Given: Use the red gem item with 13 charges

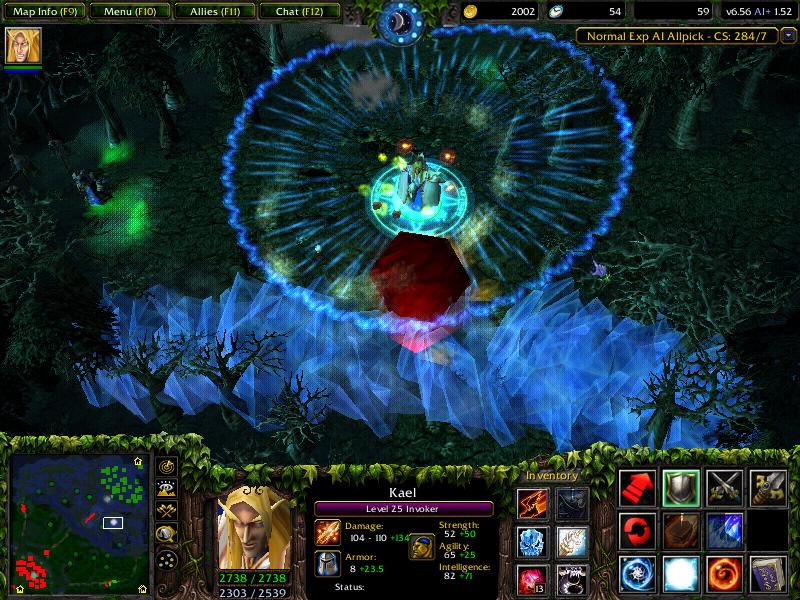Looking at the screenshot, I should click(531, 580).
